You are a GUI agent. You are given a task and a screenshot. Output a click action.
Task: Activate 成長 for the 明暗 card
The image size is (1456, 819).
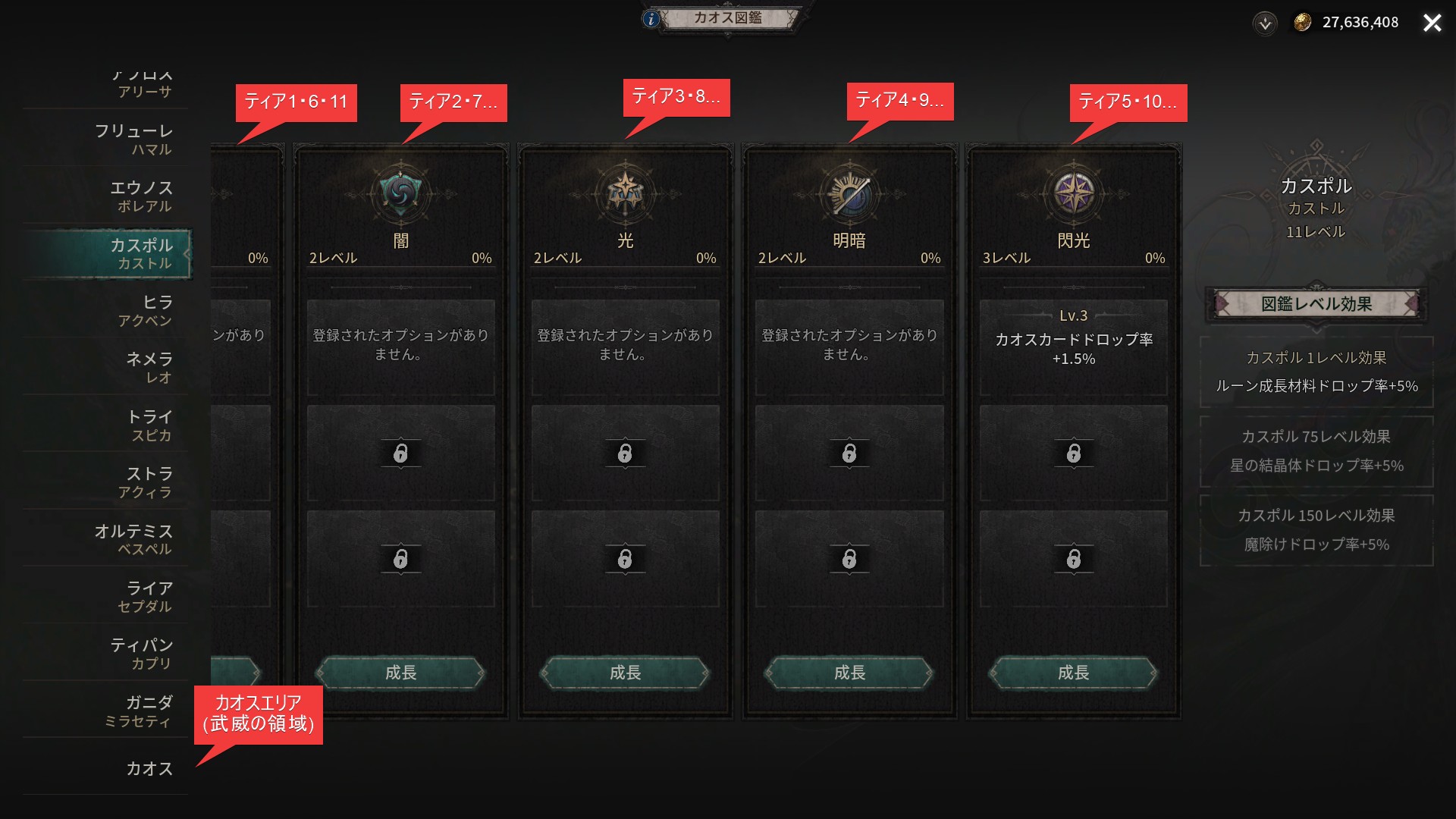(849, 673)
